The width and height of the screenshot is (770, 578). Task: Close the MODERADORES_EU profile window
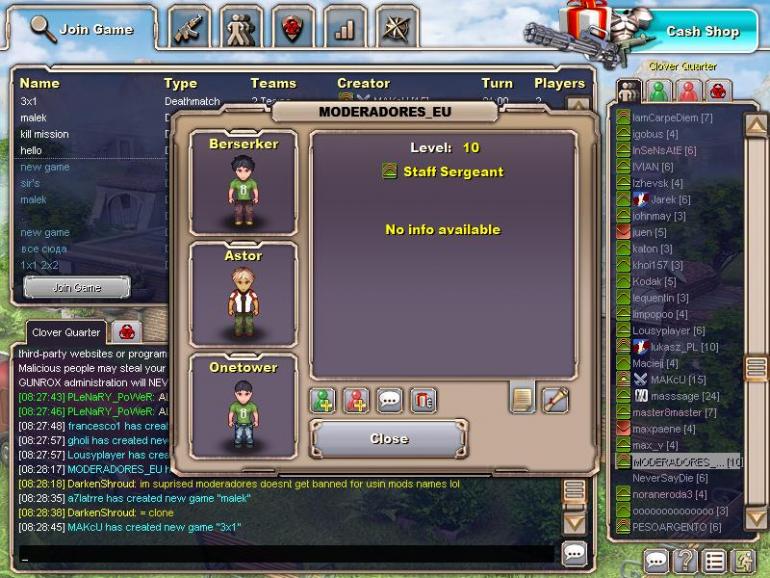pyautogui.click(x=388, y=438)
